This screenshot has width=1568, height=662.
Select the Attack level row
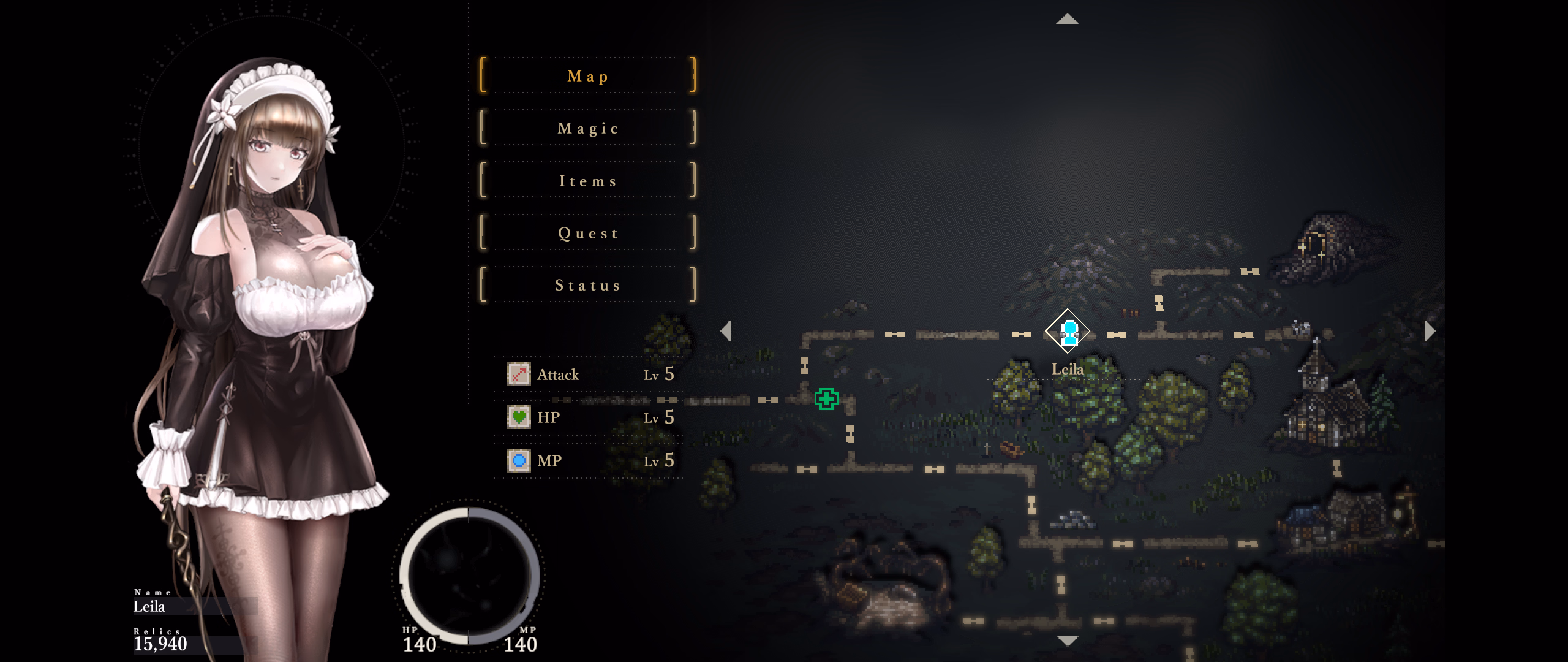[x=589, y=375]
